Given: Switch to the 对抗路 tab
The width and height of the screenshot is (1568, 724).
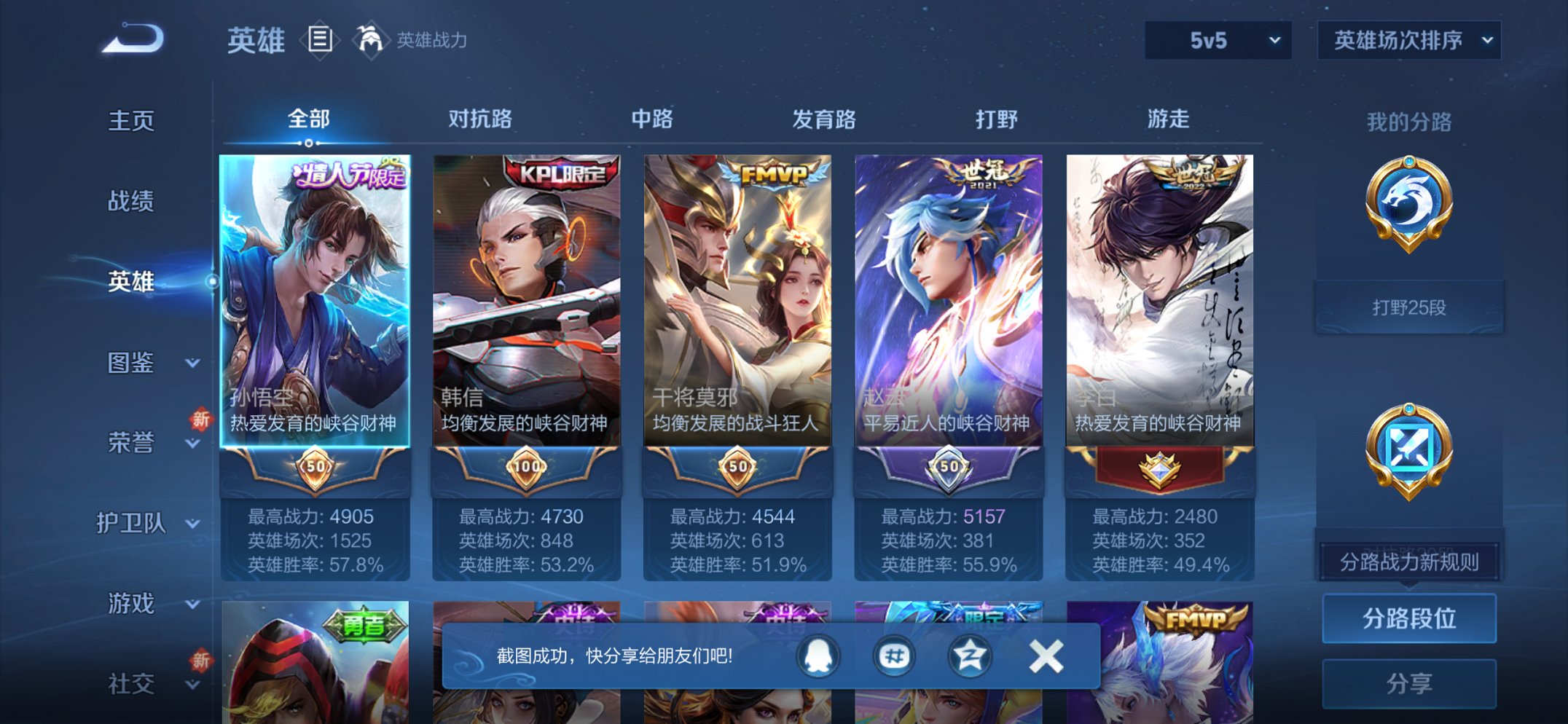Looking at the screenshot, I should tap(480, 118).
